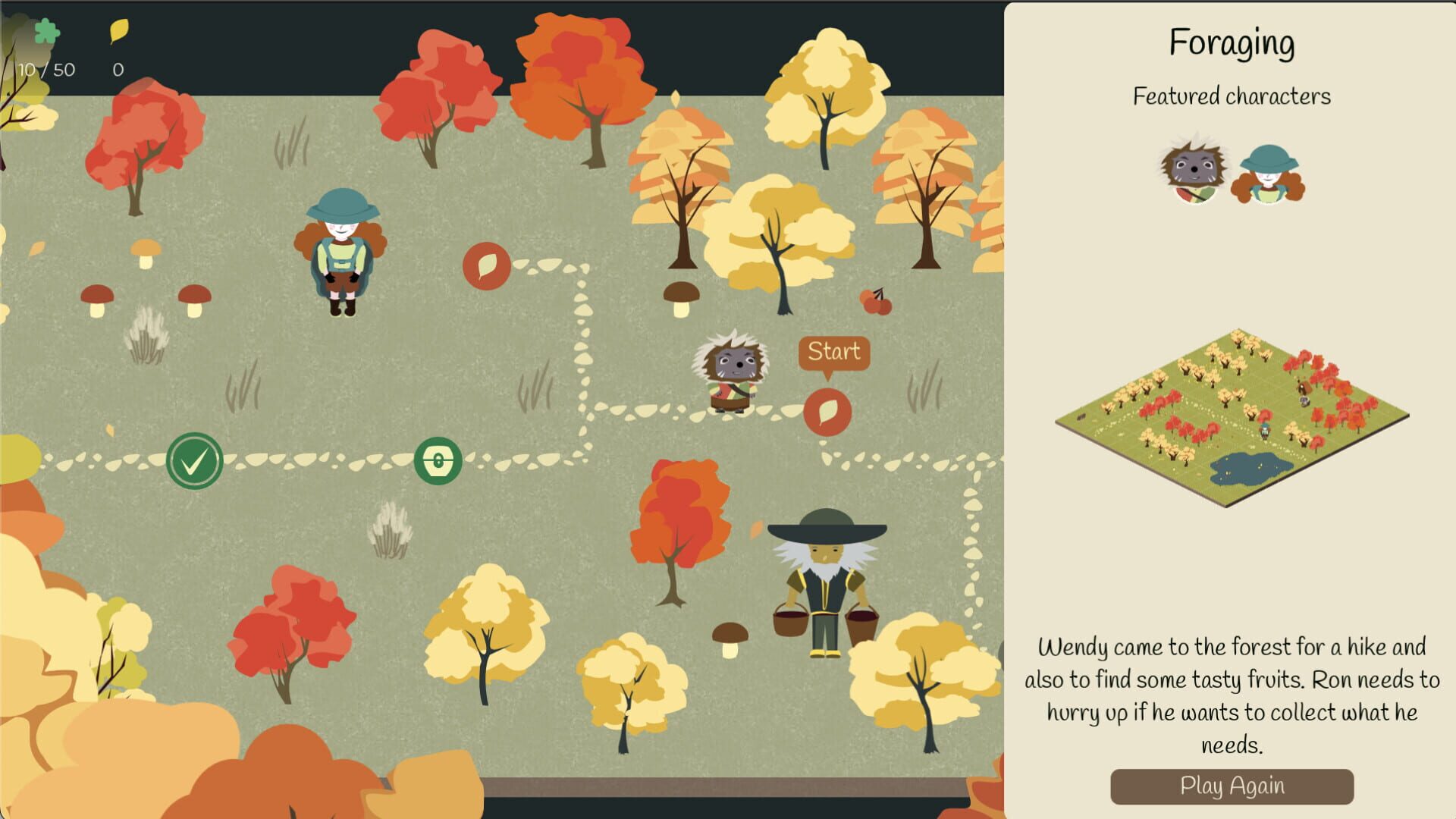Select the Featured characters label
This screenshot has width=1456, height=819.
tap(1233, 96)
